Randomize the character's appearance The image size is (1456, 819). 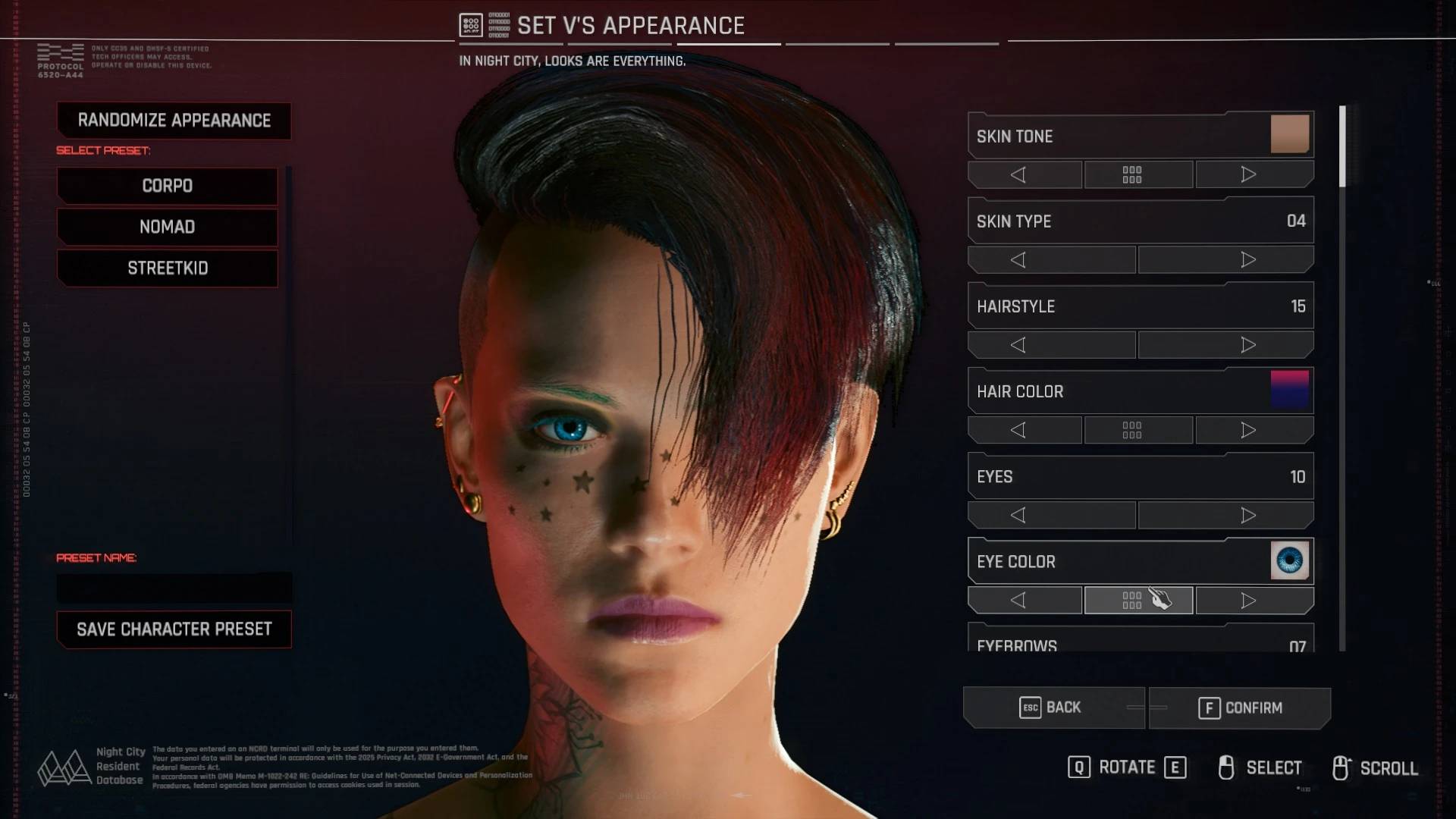click(x=174, y=121)
